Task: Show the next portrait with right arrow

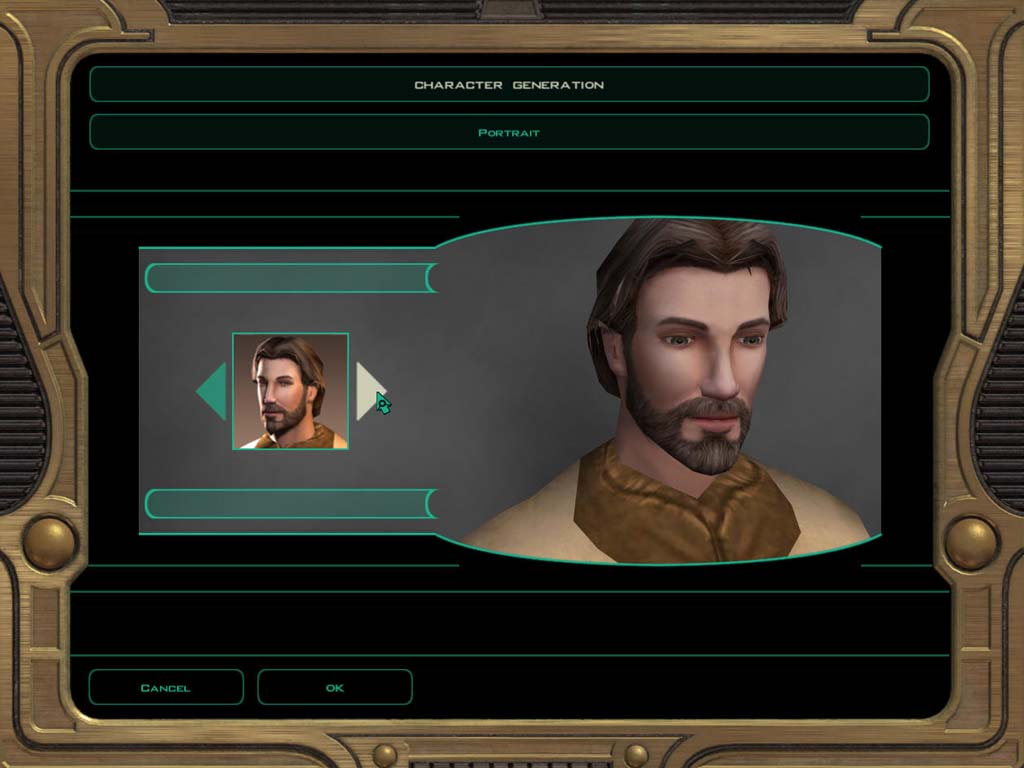Action: [x=368, y=391]
